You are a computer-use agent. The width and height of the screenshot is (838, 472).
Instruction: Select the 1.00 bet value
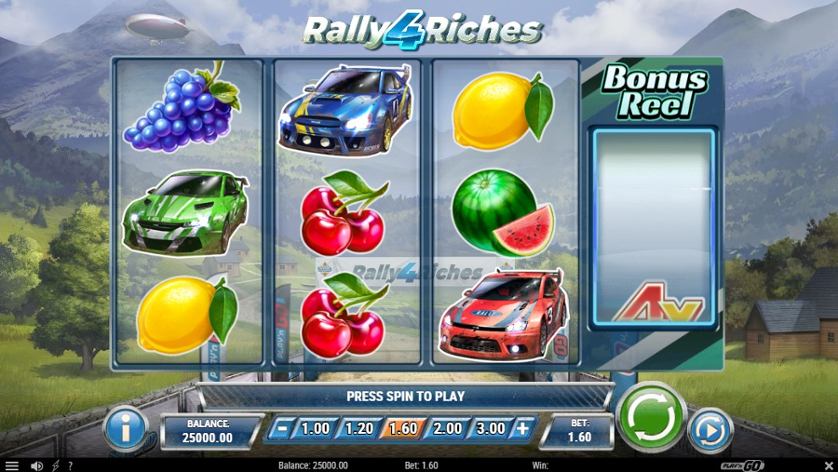tap(315, 429)
